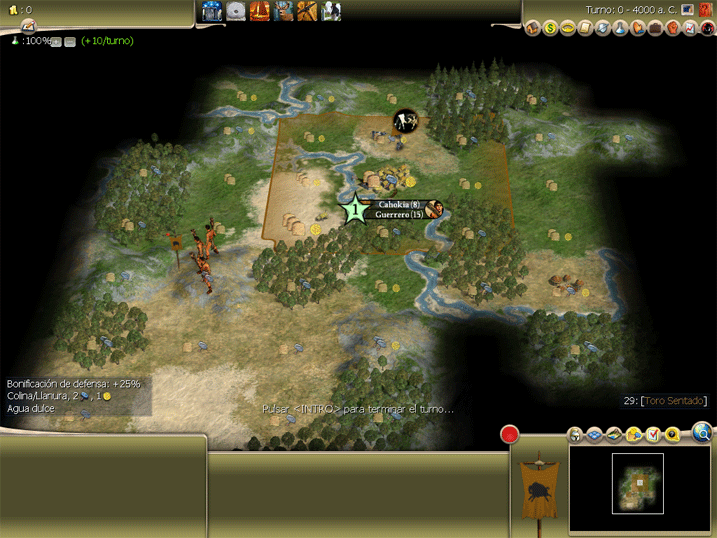Select the Cahokia city name bar
This screenshot has width=717, height=538.
[x=398, y=204]
